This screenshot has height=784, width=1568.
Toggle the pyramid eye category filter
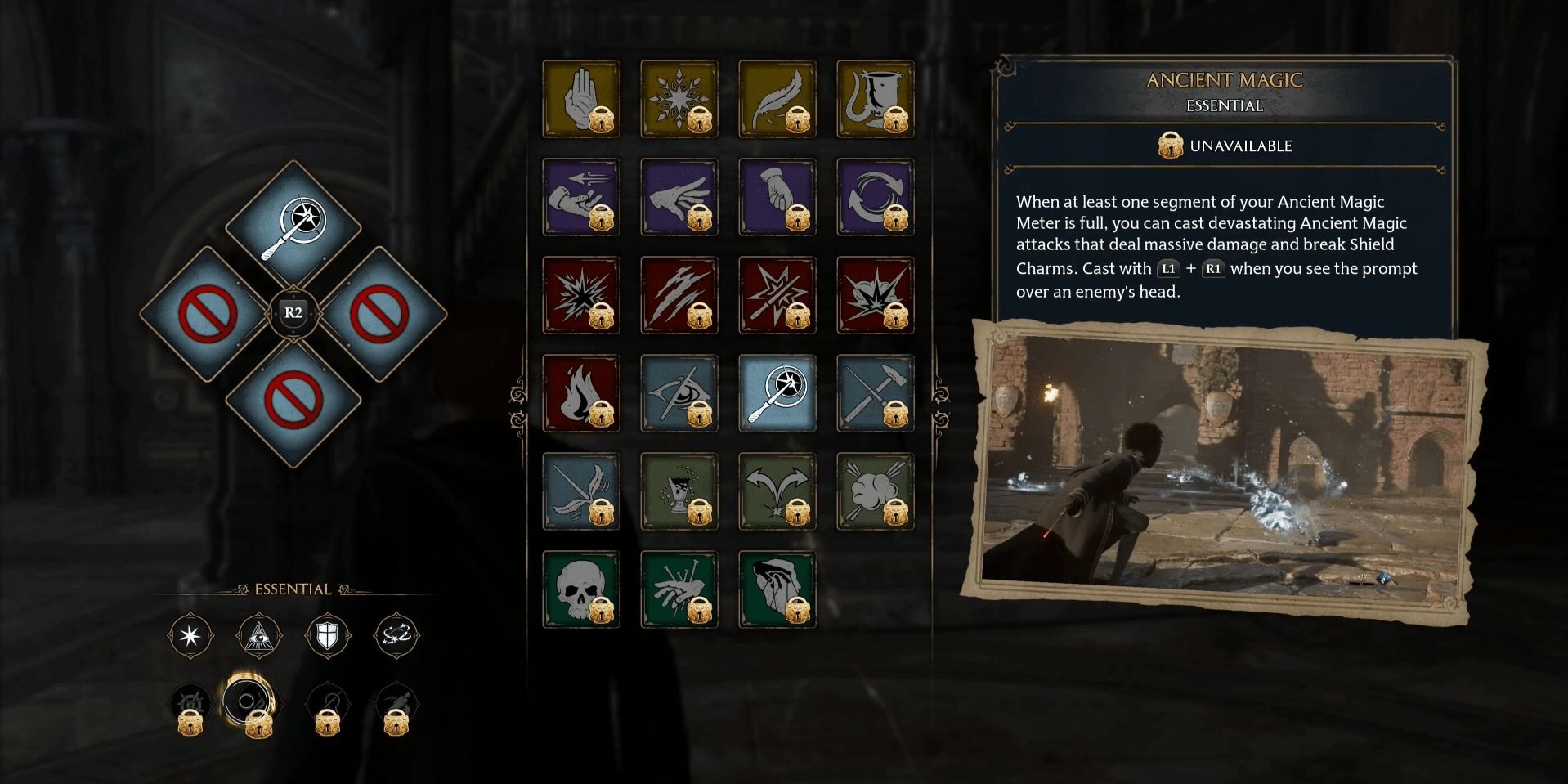pyautogui.click(x=259, y=636)
